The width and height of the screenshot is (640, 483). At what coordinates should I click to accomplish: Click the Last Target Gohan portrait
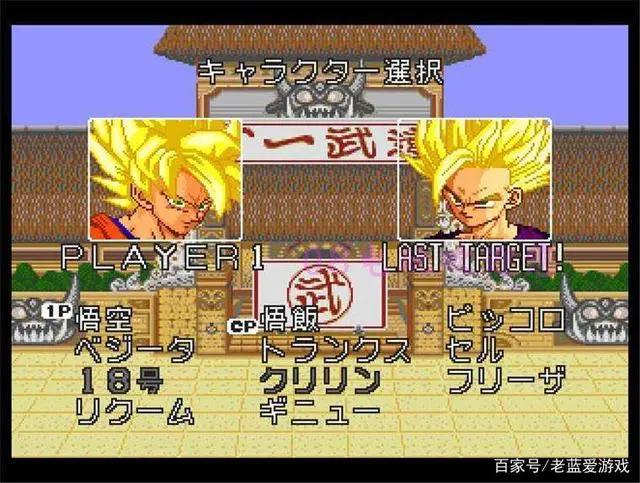click(x=474, y=180)
